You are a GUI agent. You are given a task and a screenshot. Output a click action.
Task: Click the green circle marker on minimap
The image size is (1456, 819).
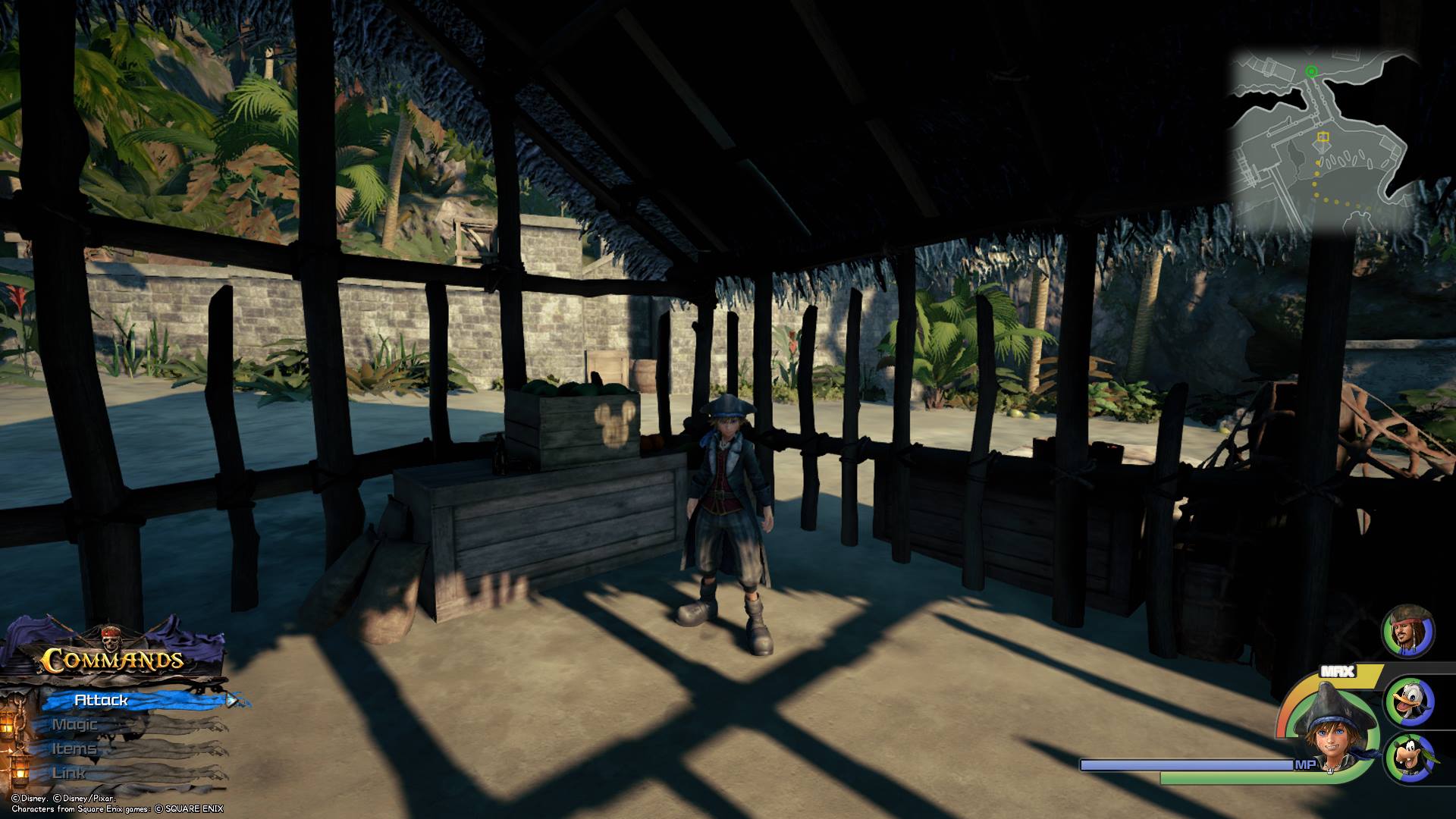click(1312, 71)
